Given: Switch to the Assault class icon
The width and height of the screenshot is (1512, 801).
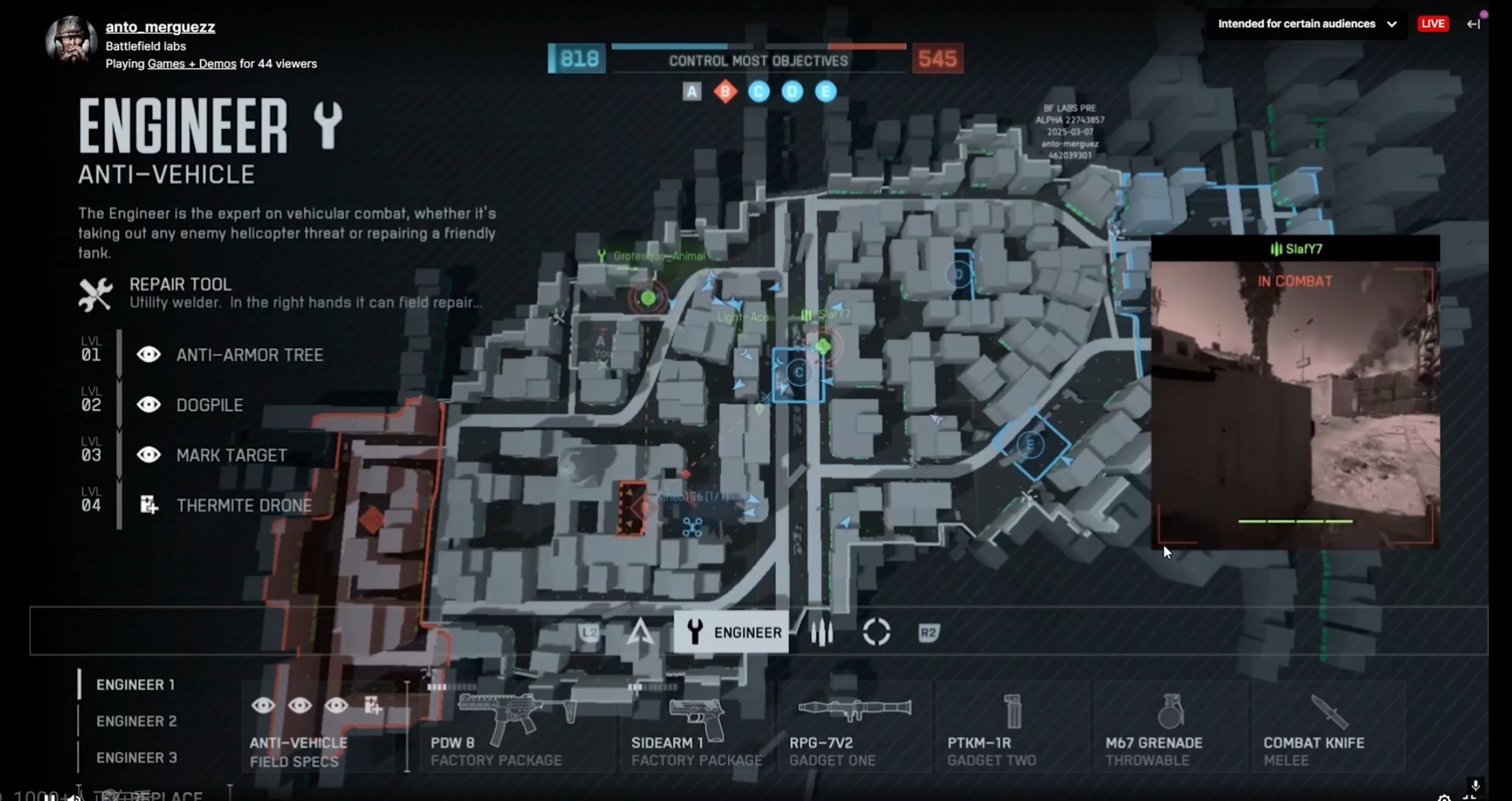Looking at the screenshot, I should pyautogui.click(x=640, y=632).
